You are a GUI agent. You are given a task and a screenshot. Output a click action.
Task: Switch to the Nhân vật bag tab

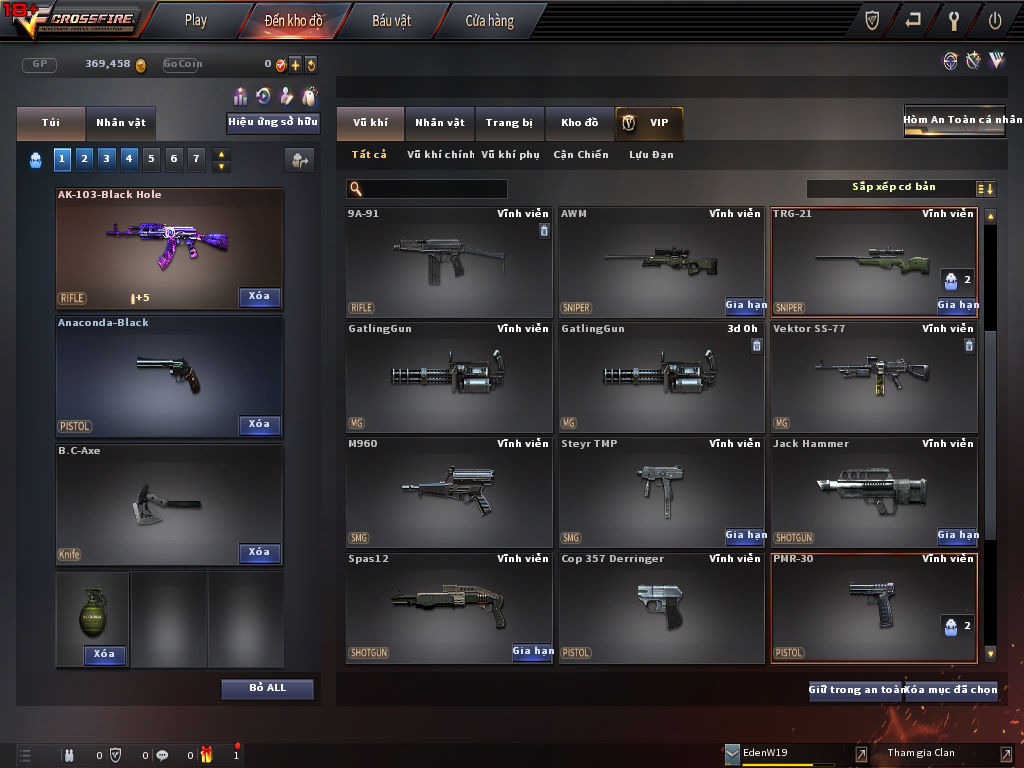pos(121,123)
